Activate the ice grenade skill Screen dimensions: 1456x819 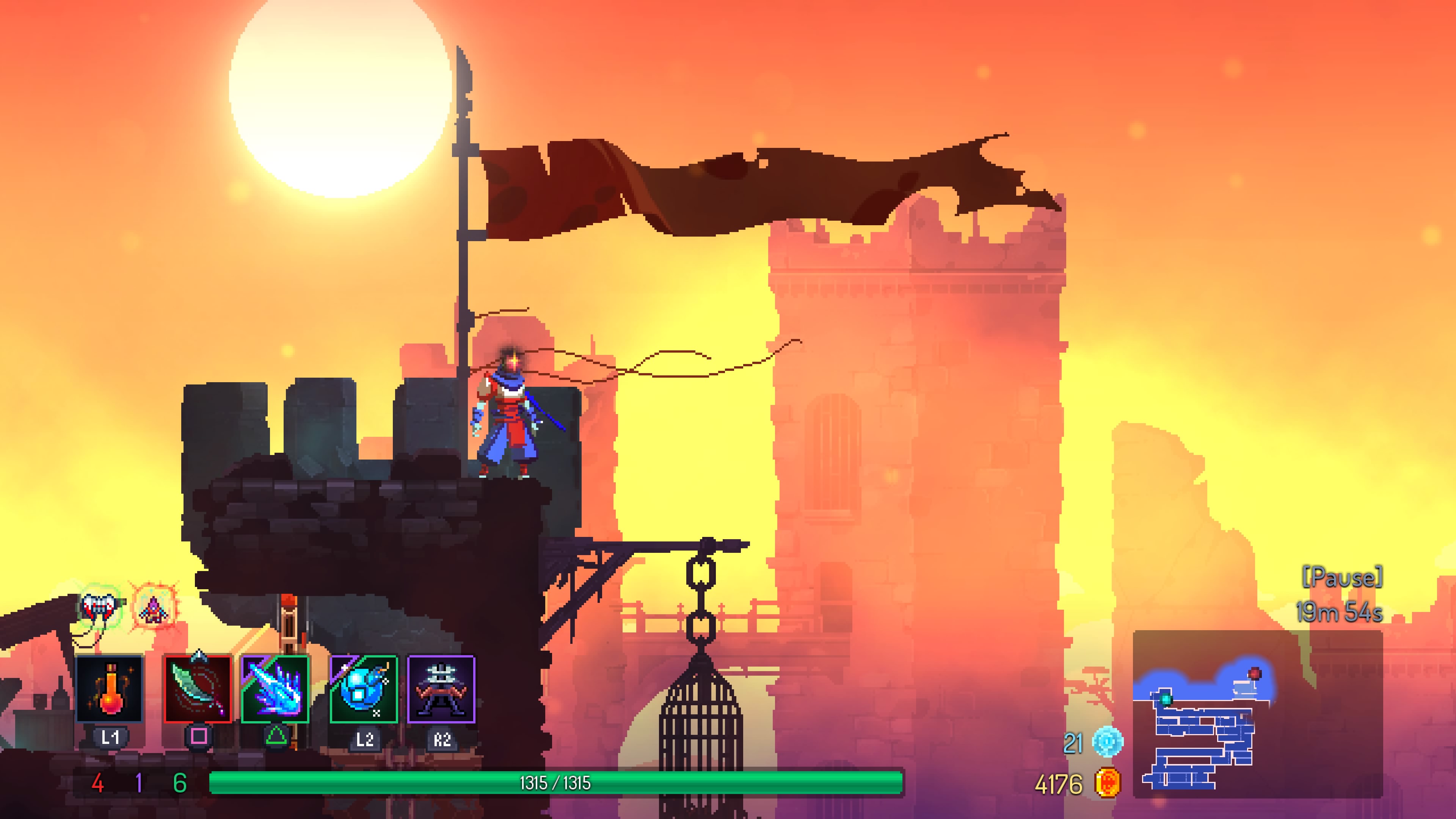[364, 689]
